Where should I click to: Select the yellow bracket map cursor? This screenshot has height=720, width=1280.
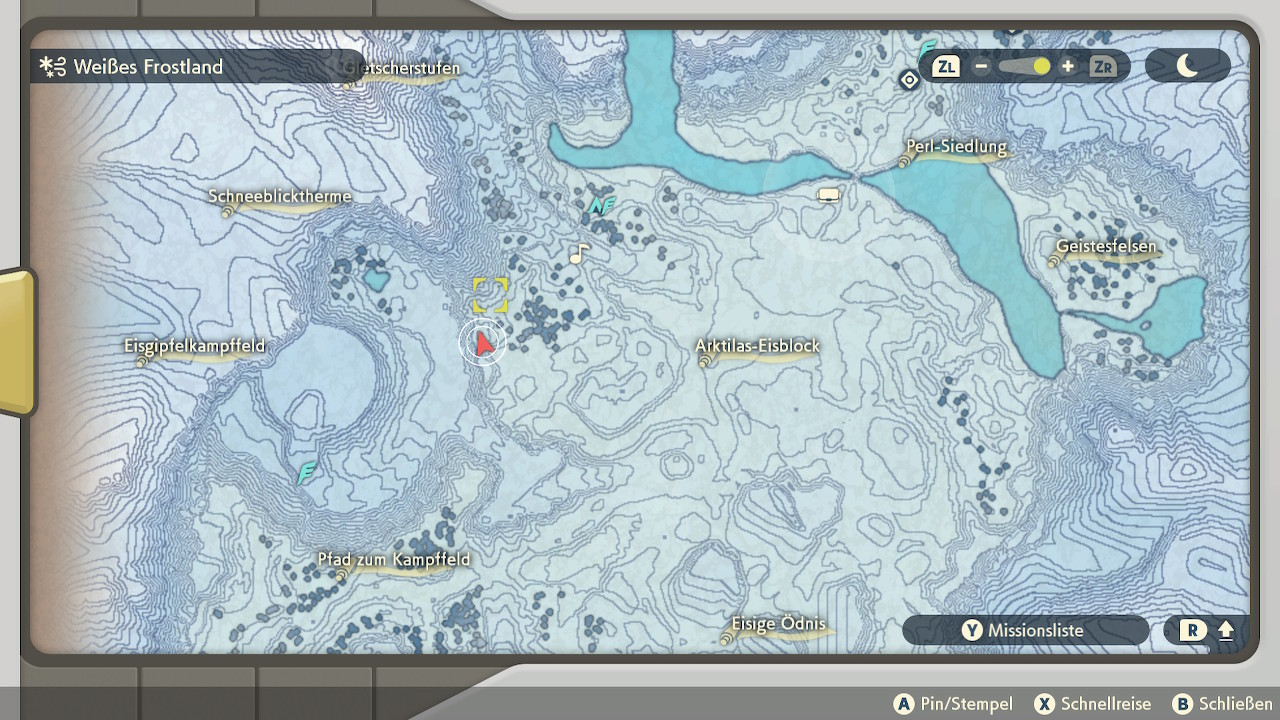[490, 295]
